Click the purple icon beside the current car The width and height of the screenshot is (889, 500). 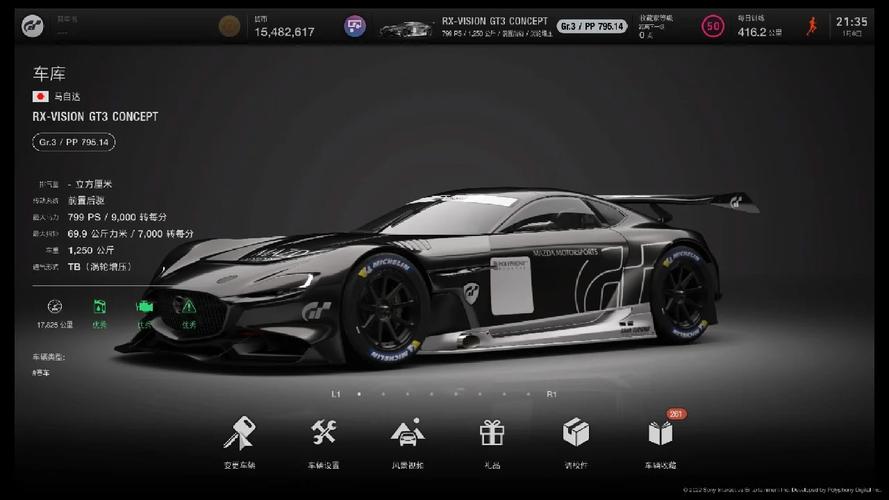(355, 26)
